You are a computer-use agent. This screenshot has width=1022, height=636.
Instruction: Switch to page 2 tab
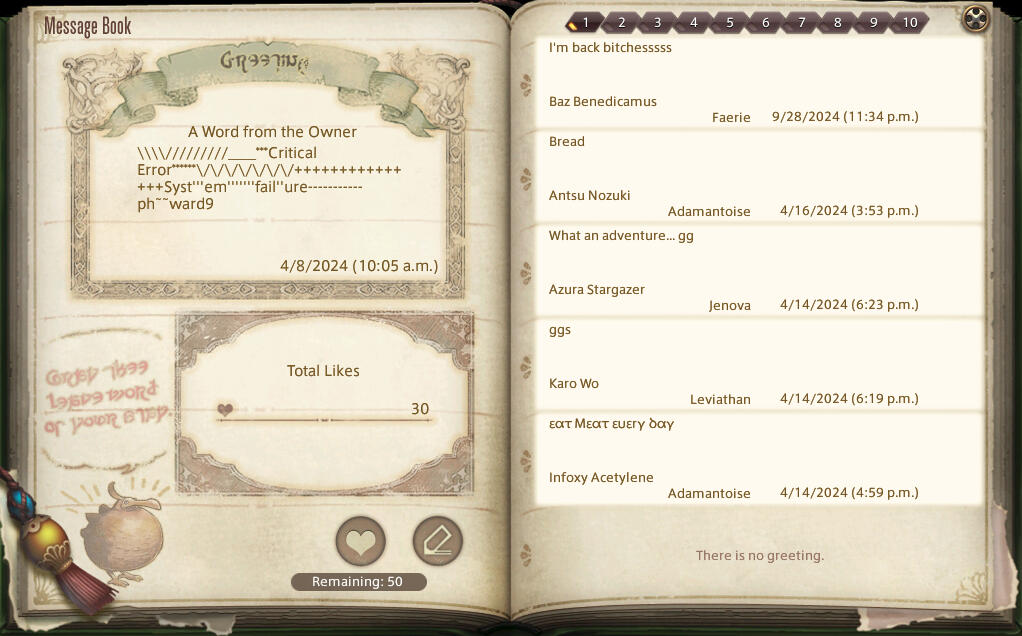pos(621,22)
